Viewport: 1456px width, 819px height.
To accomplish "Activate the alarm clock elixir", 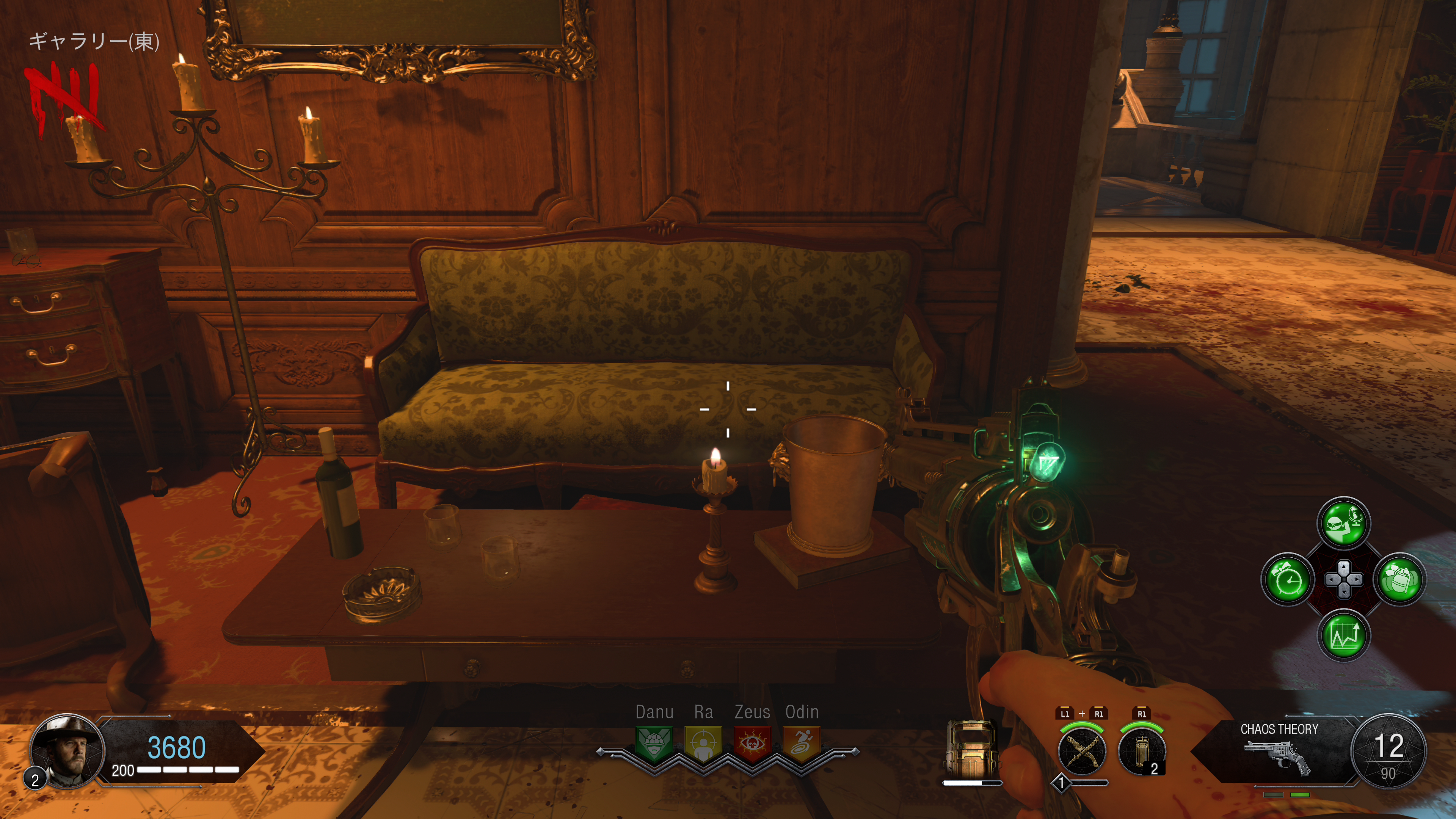I will tap(1288, 579).
